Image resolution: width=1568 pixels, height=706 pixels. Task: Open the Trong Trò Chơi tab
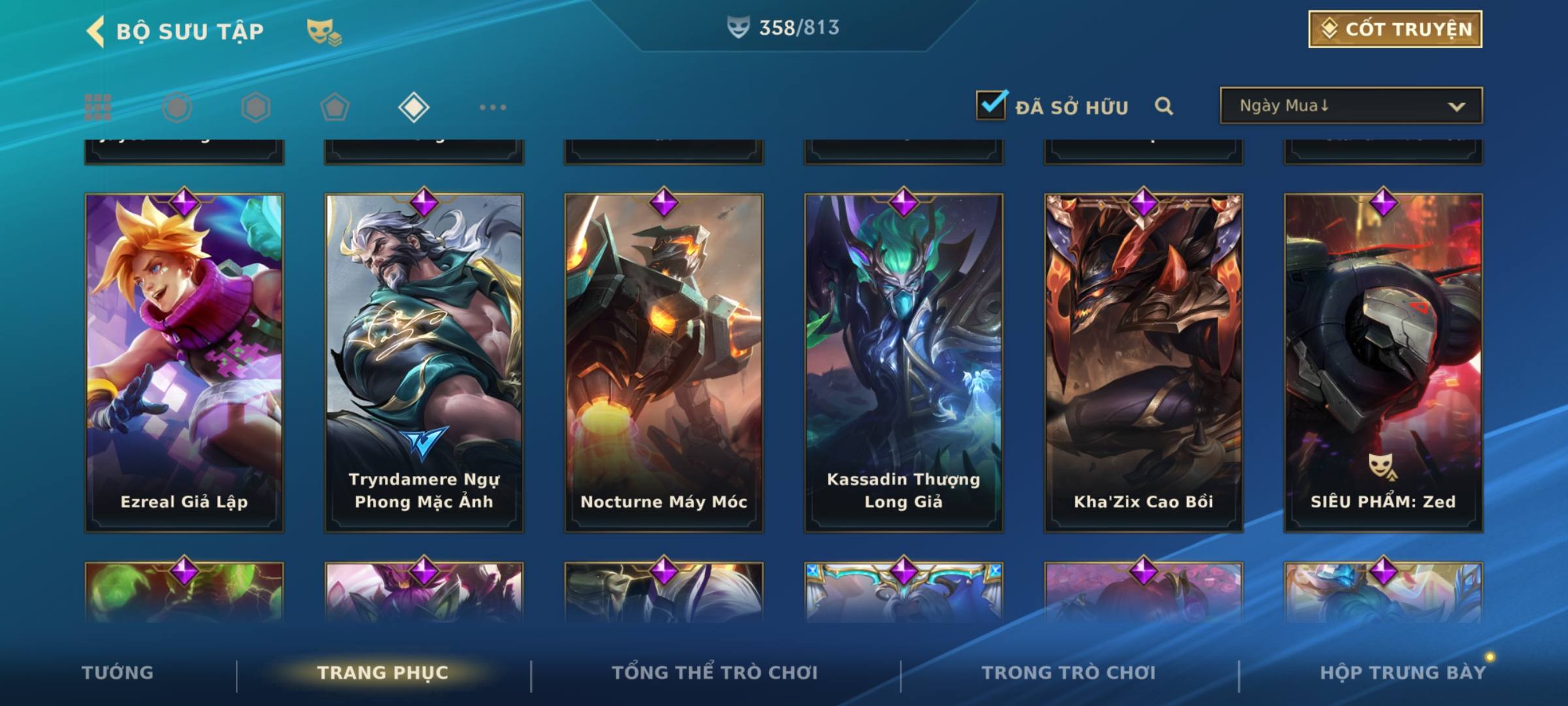1069,673
